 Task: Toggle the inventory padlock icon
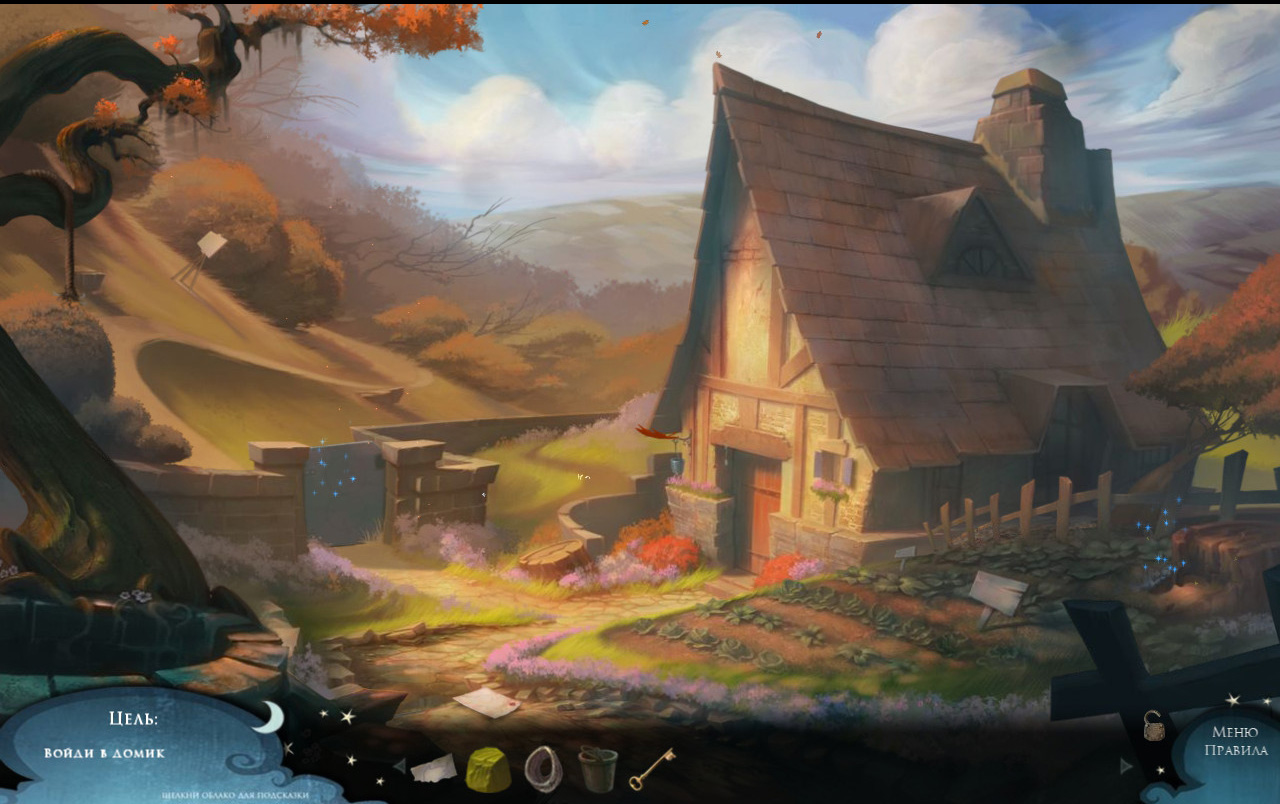pyautogui.click(x=1153, y=725)
